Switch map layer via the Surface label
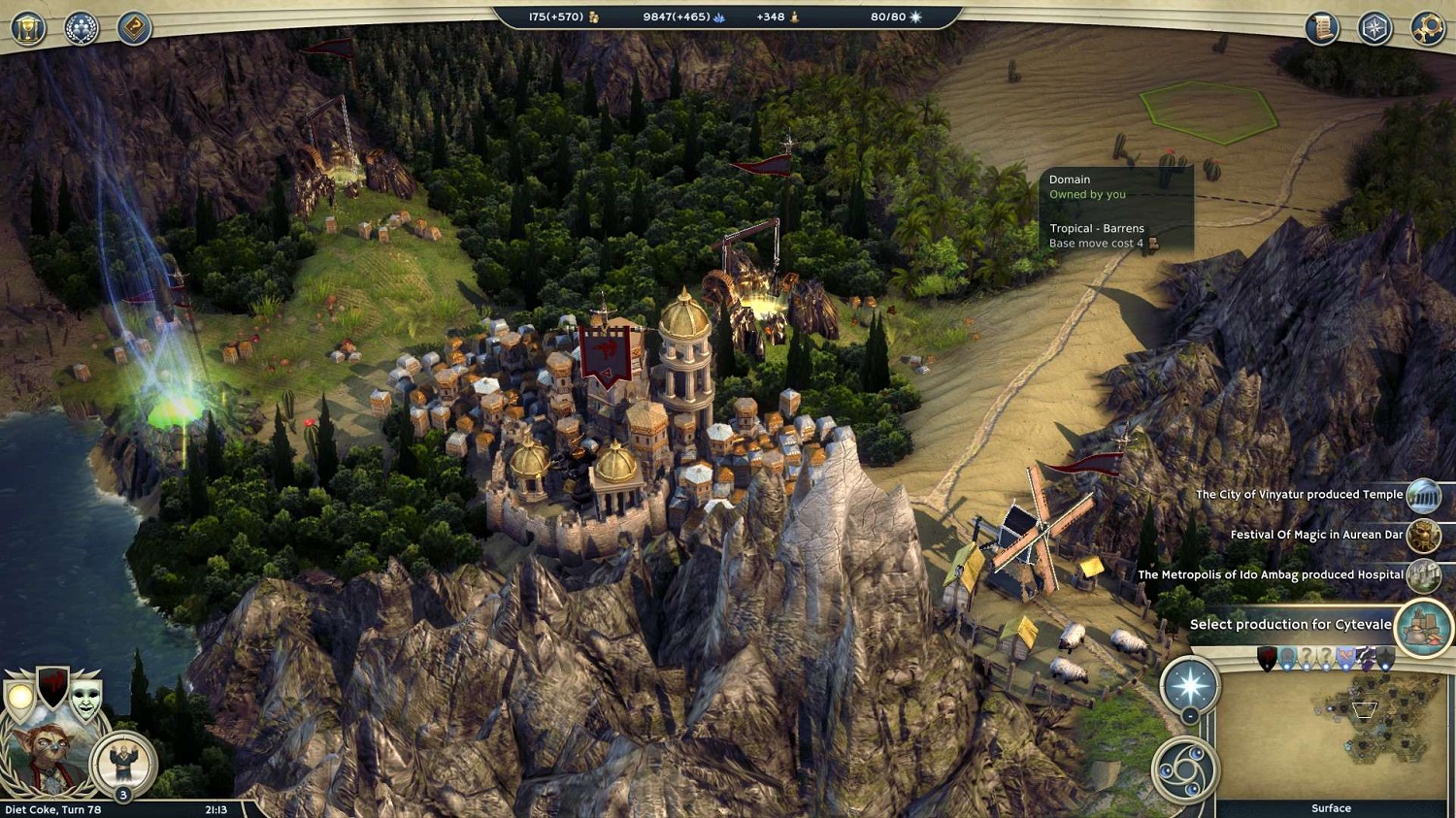This screenshot has width=1456, height=818. (1331, 808)
